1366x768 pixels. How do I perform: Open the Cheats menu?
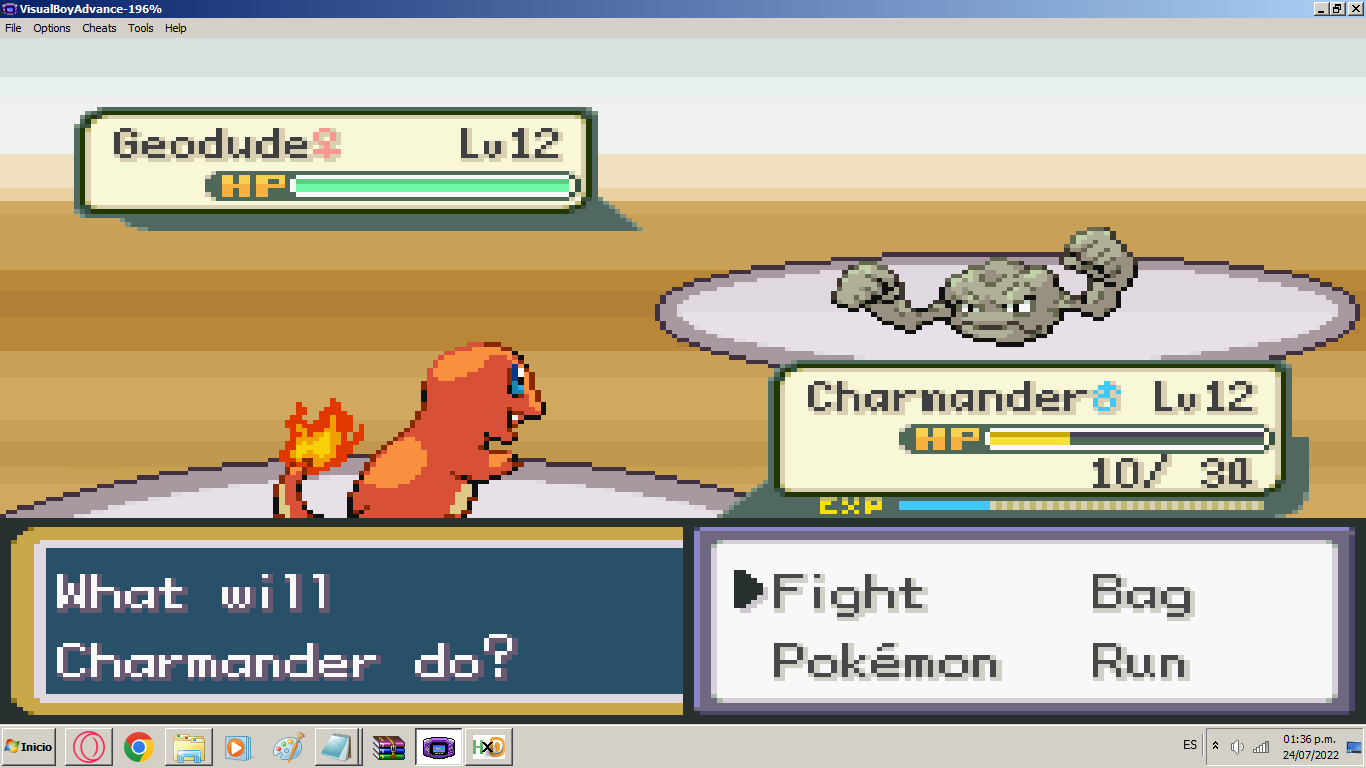coord(99,28)
